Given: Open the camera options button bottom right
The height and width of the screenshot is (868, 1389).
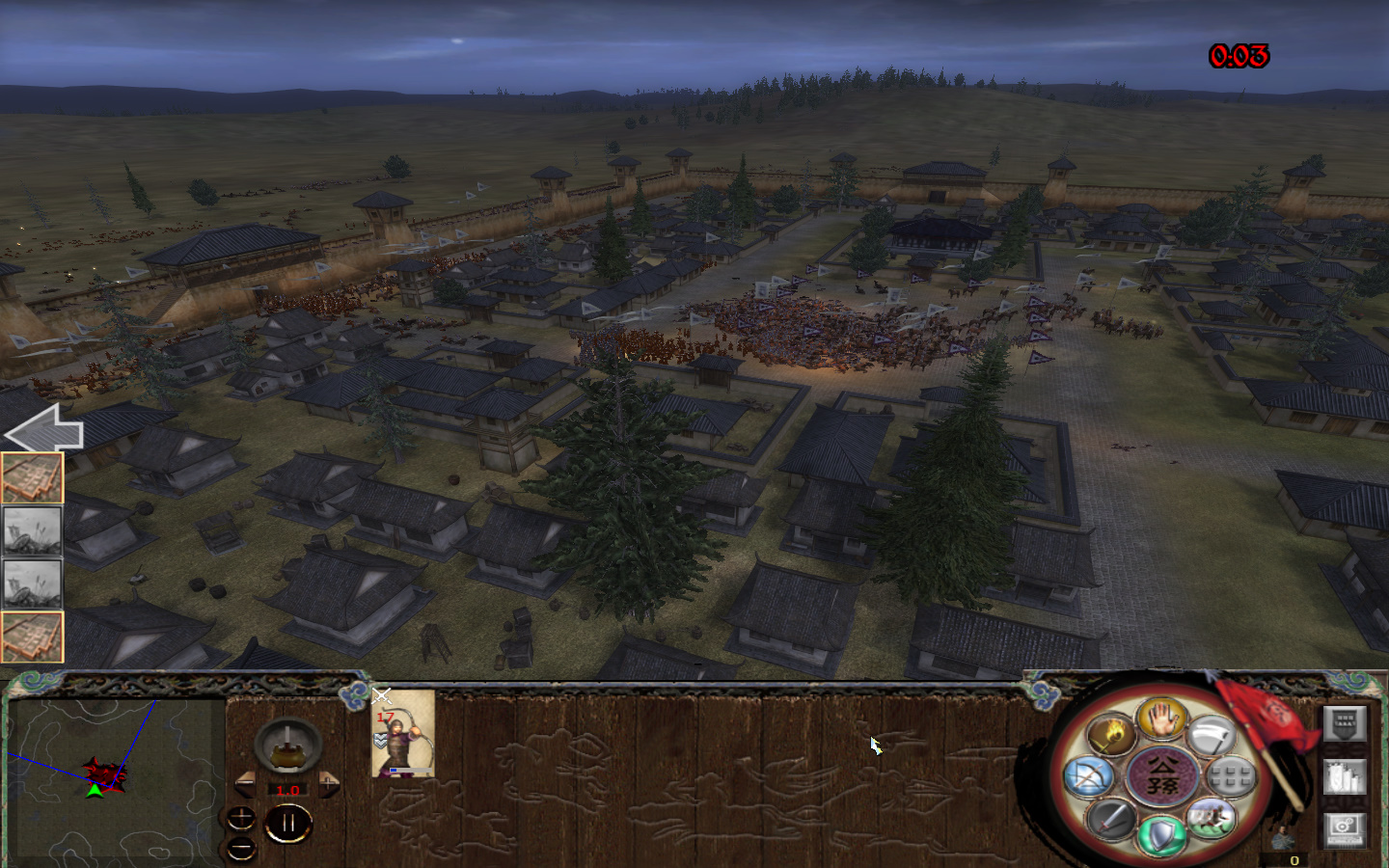Looking at the screenshot, I should pos(1346,831).
